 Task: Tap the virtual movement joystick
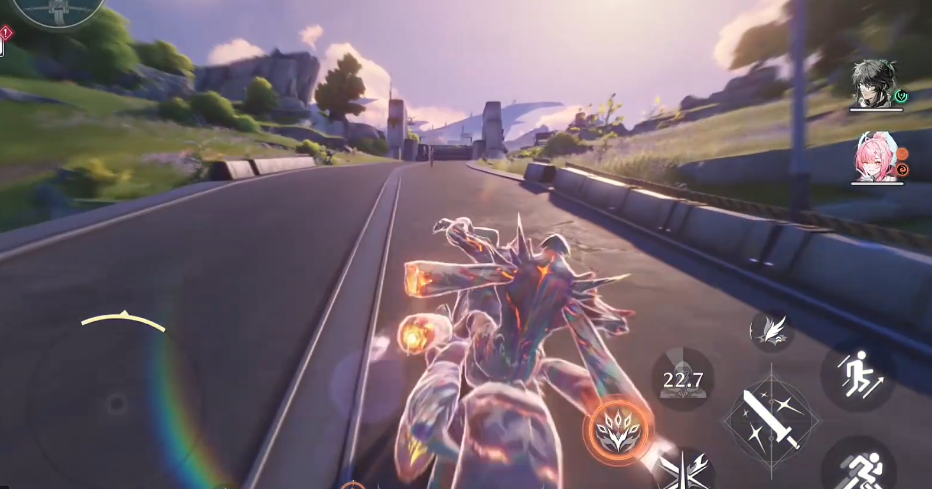pyautogui.click(x=117, y=404)
